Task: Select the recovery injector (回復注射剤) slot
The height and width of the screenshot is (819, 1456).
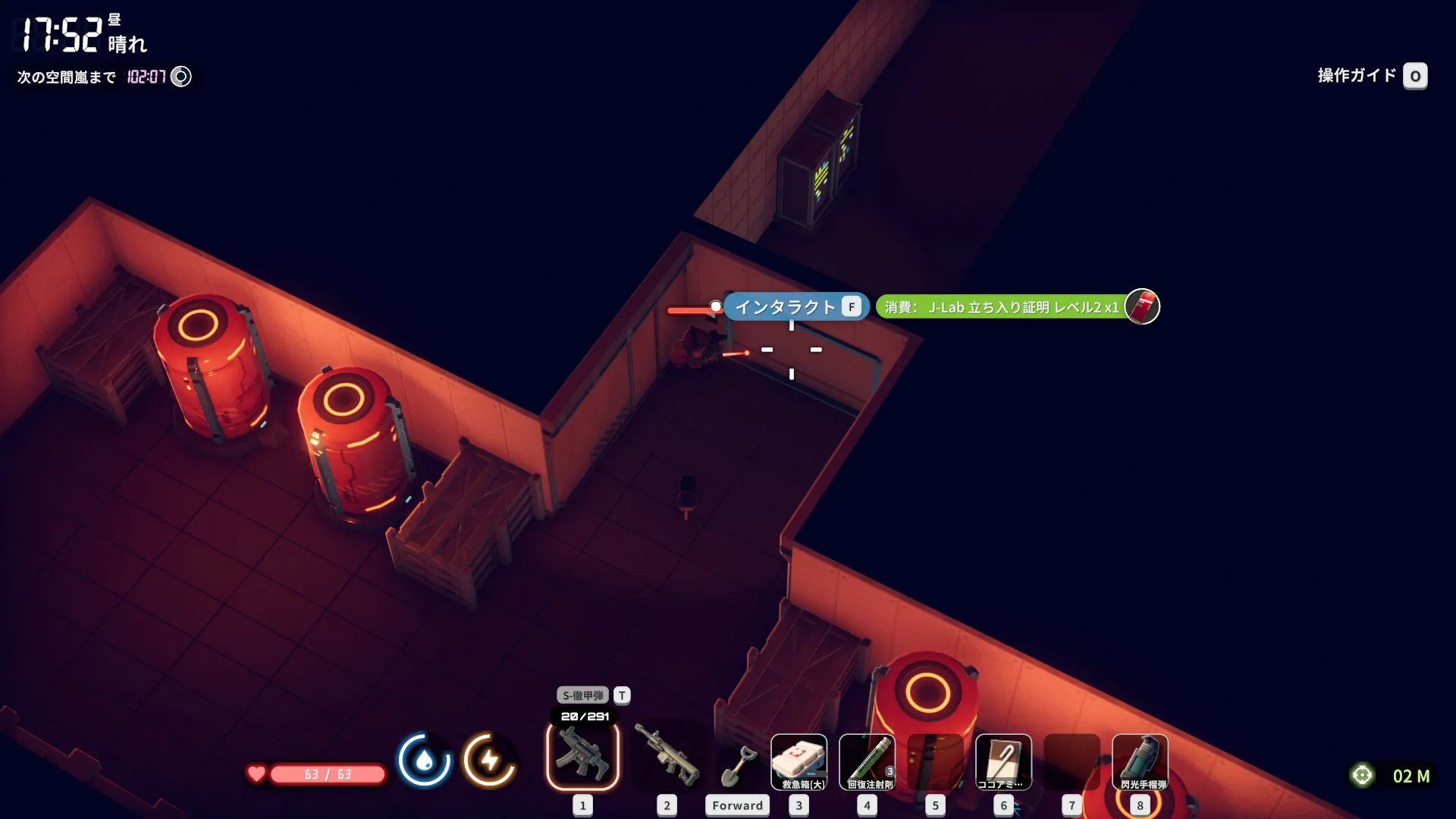Action: coord(867,762)
